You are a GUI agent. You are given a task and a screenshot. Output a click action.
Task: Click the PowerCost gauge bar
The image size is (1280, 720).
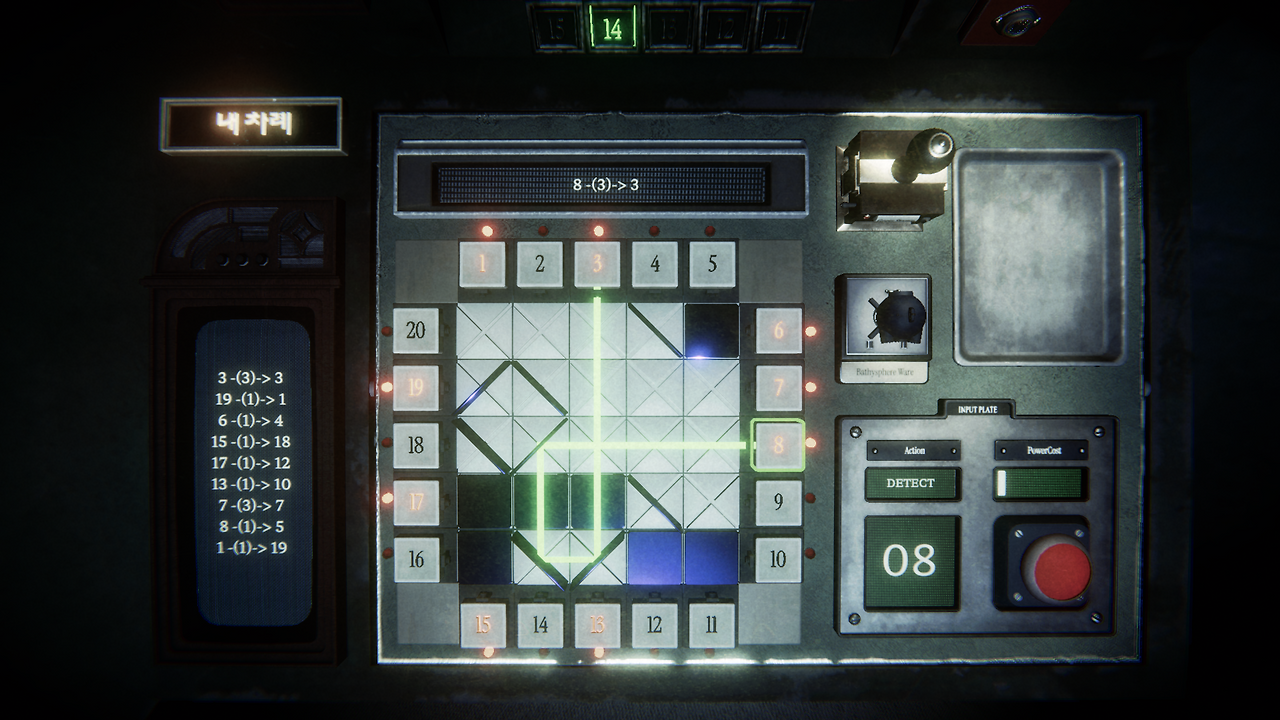click(1038, 484)
